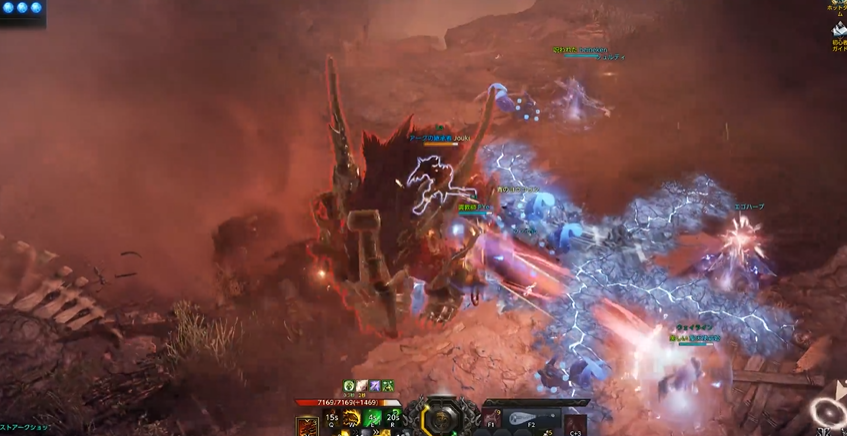Use the golden beast W skill

(x=352, y=418)
